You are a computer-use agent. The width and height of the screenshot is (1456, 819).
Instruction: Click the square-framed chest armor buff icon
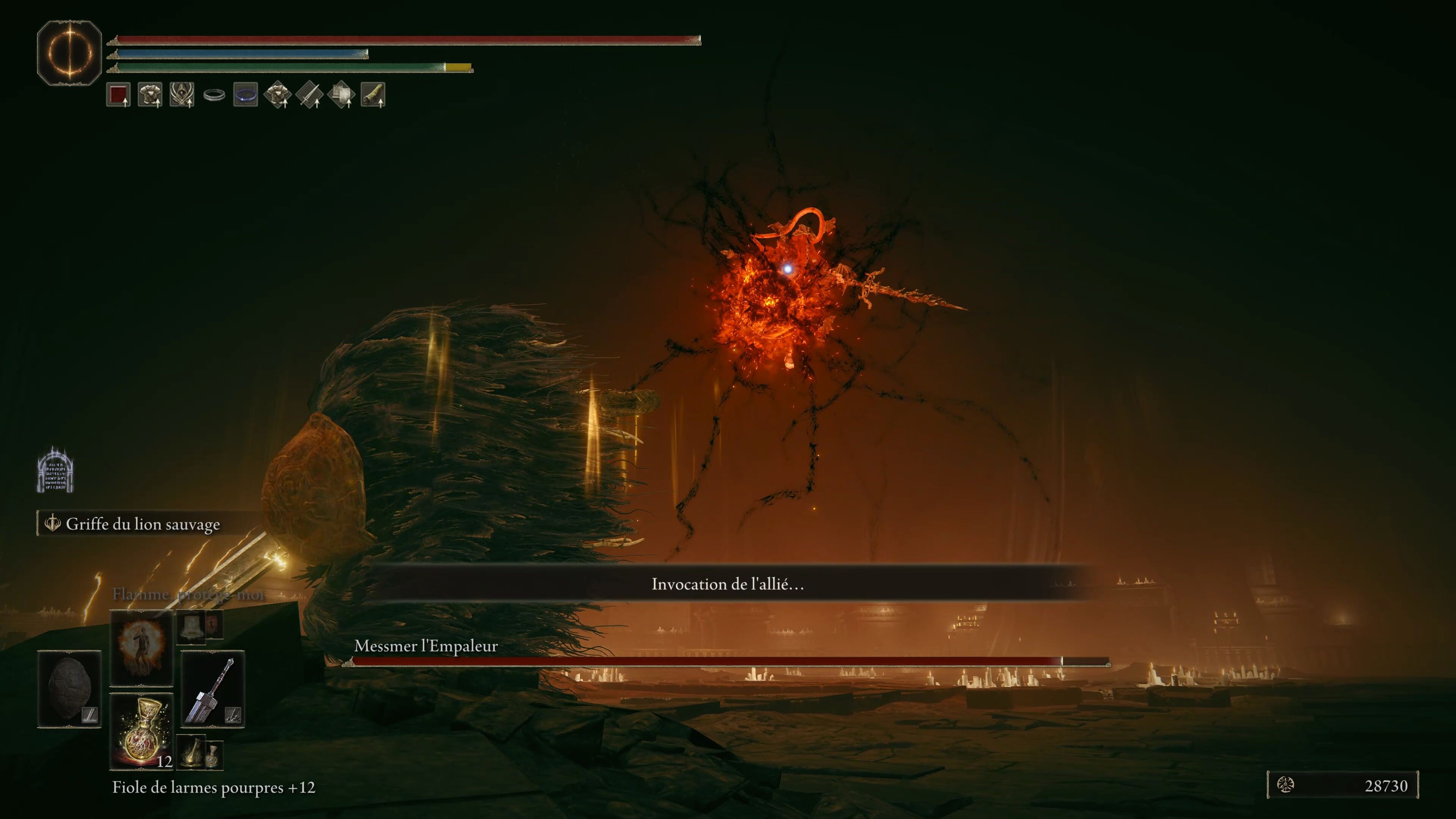click(151, 94)
